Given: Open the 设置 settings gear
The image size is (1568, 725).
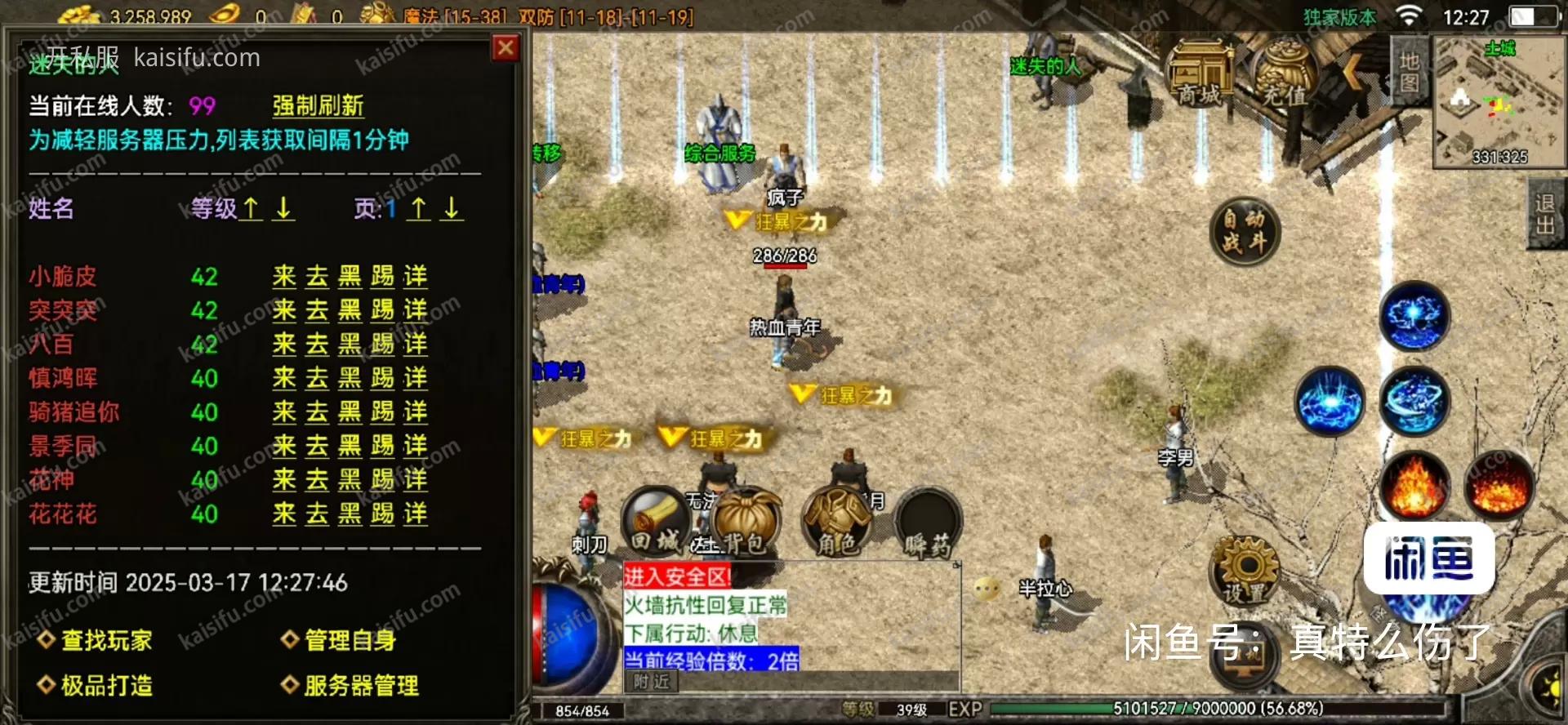Looking at the screenshot, I should (x=1245, y=571).
